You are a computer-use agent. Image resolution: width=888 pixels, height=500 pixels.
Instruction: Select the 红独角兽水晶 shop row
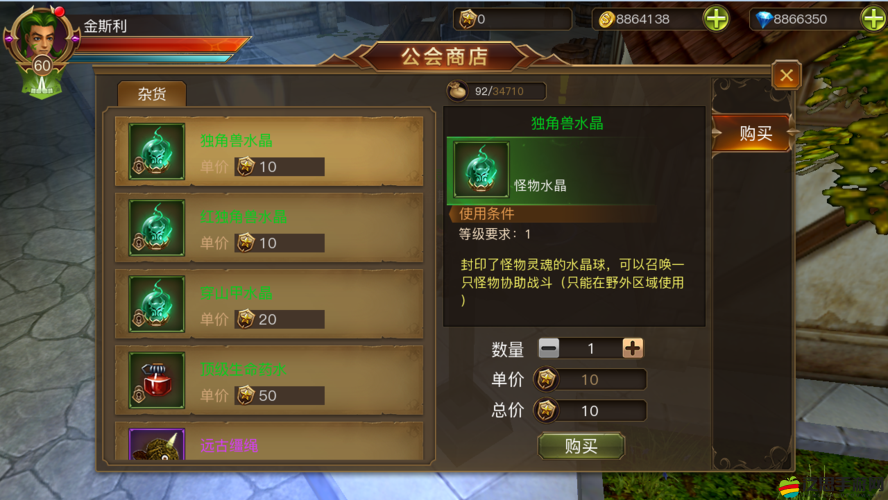pos(268,228)
